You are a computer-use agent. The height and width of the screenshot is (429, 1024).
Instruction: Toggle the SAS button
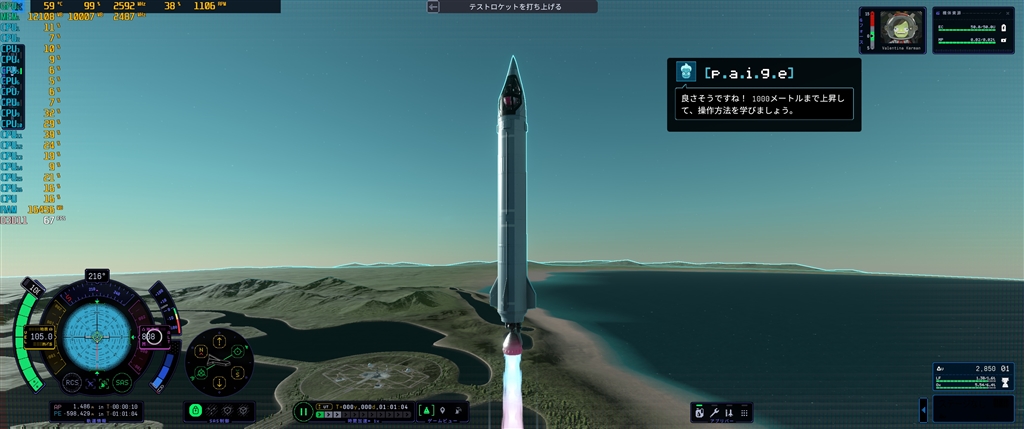[x=122, y=382]
